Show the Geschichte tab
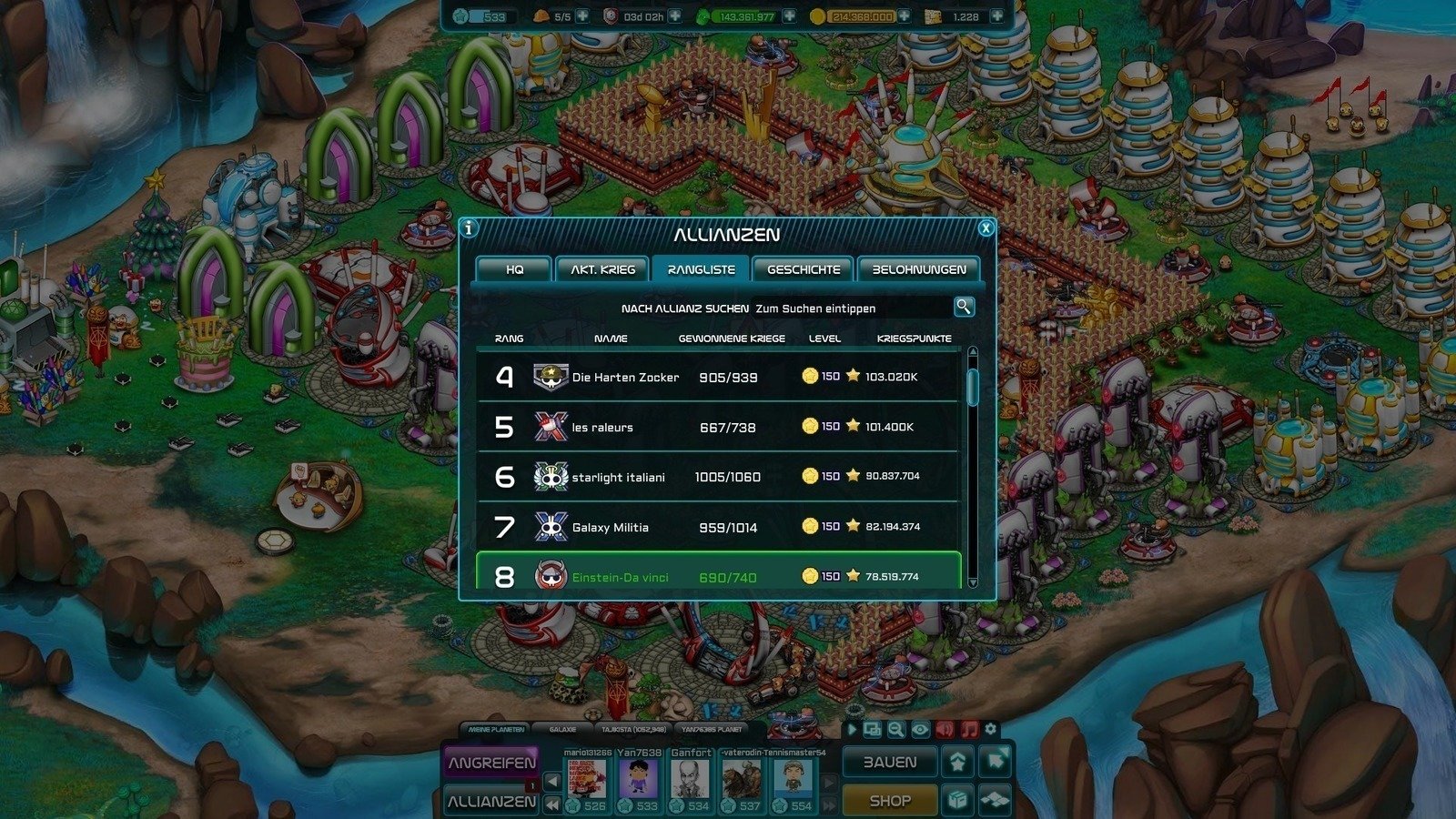Viewport: 1456px width, 819px height. pos(803,269)
